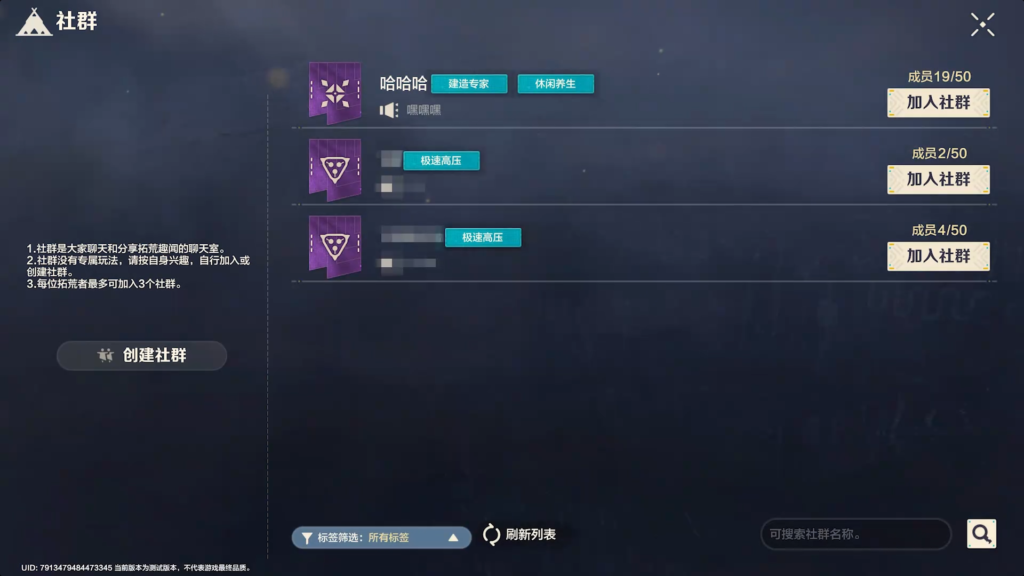Click the 休闲养生 tag
Screen dimensions: 1024x576
[x=555, y=84]
